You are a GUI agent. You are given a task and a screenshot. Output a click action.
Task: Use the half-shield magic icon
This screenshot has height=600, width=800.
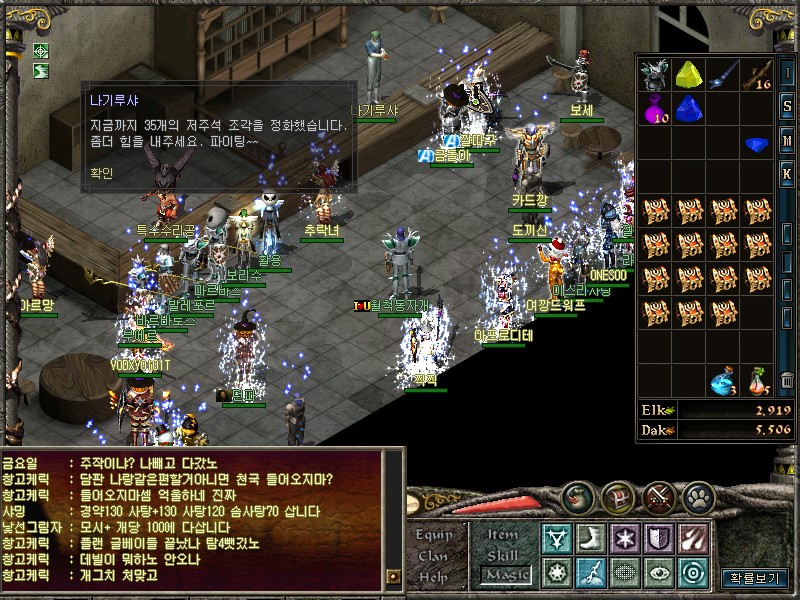tap(658, 538)
